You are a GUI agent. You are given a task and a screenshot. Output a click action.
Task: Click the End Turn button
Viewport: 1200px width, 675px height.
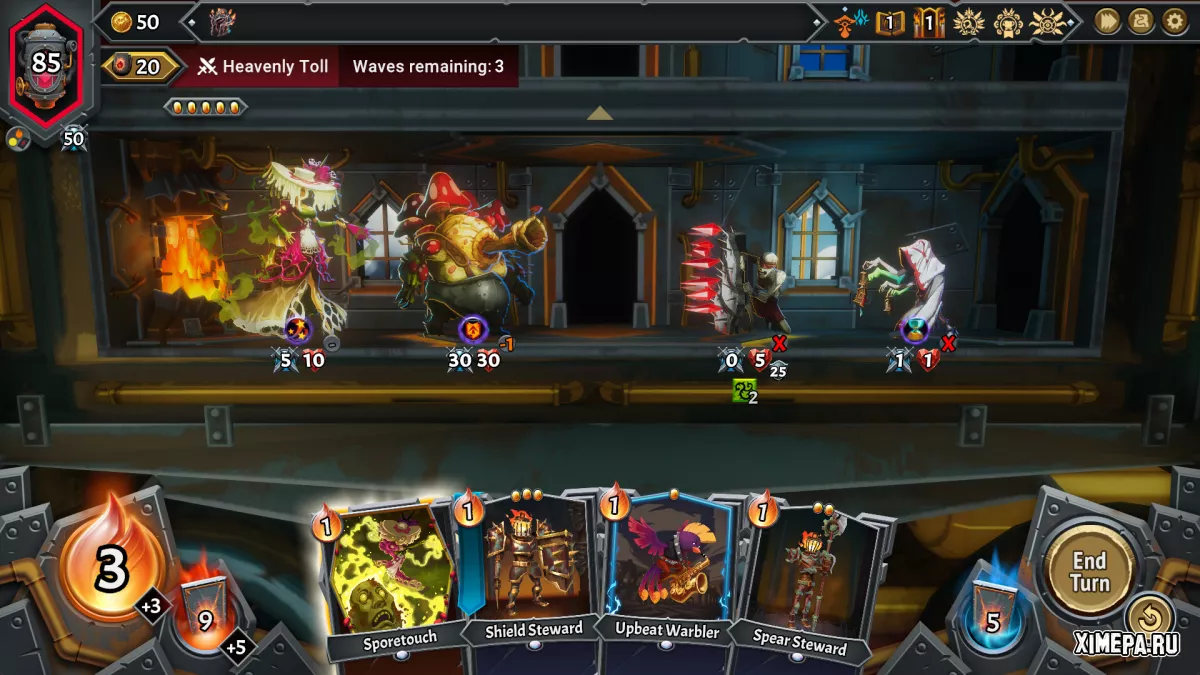pyautogui.click(x=1089, y=571)
